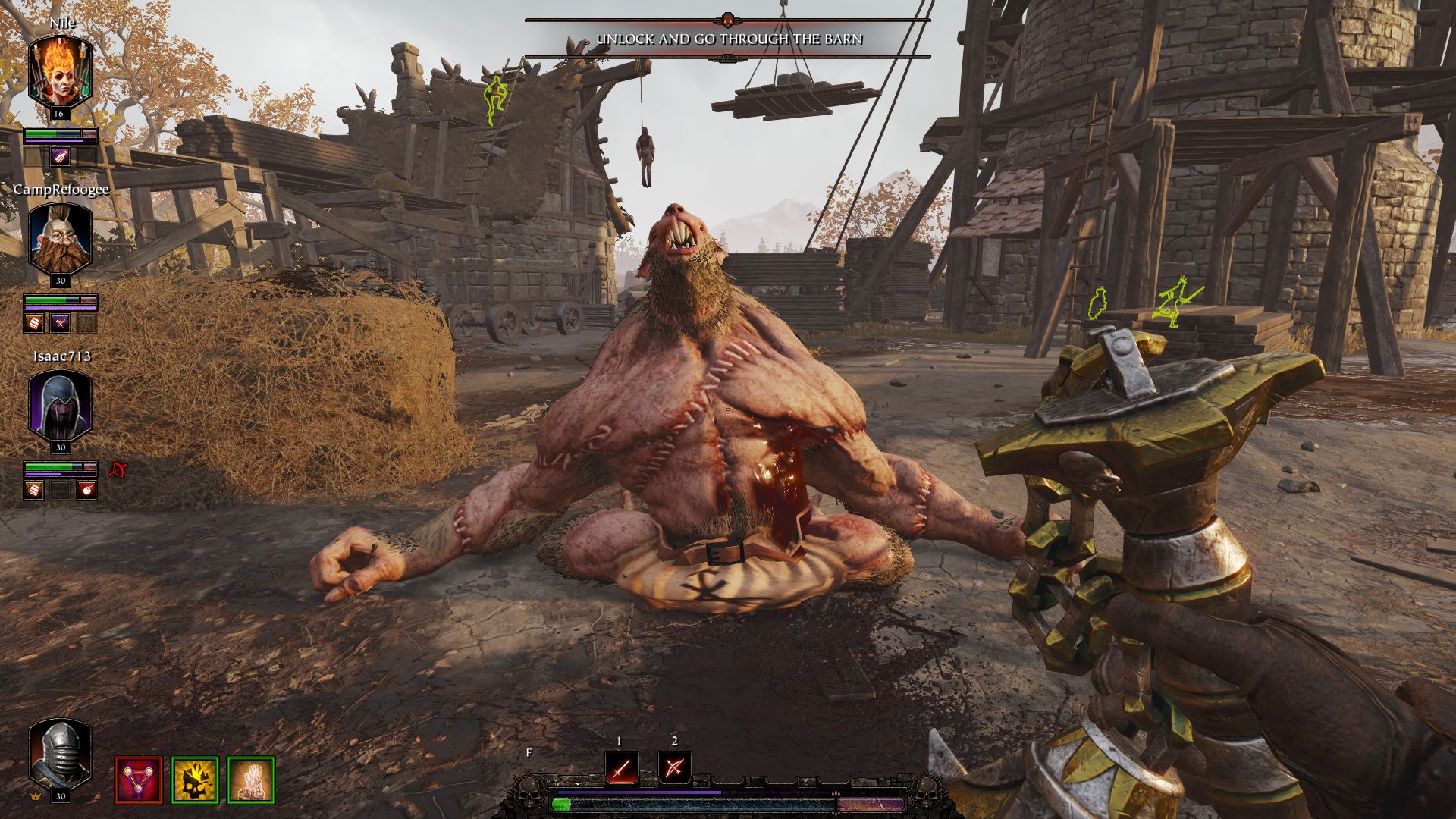1456x819 pixels.
Task: Toggle the red crossed-out chat indicator near Isaac713
Action: [118, 470]
